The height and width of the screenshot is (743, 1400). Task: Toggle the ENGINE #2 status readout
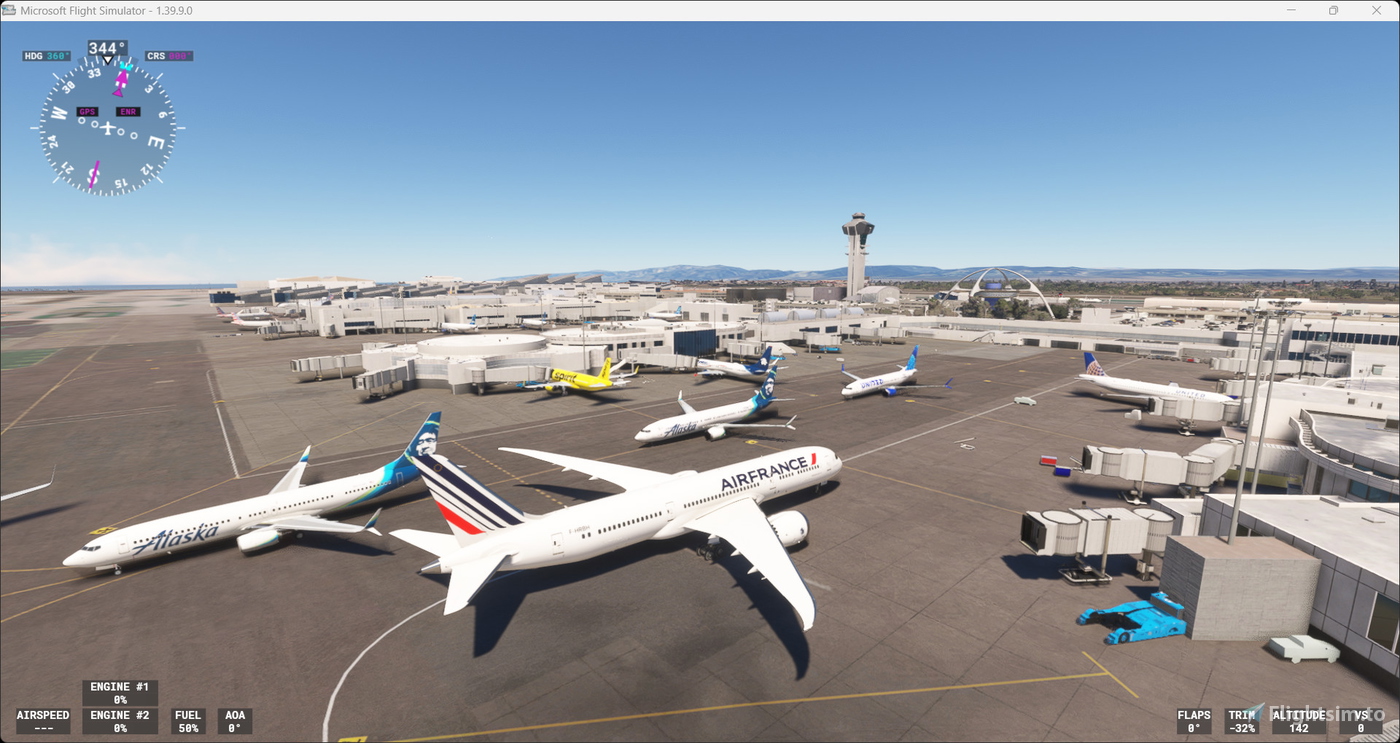(119, 721)
